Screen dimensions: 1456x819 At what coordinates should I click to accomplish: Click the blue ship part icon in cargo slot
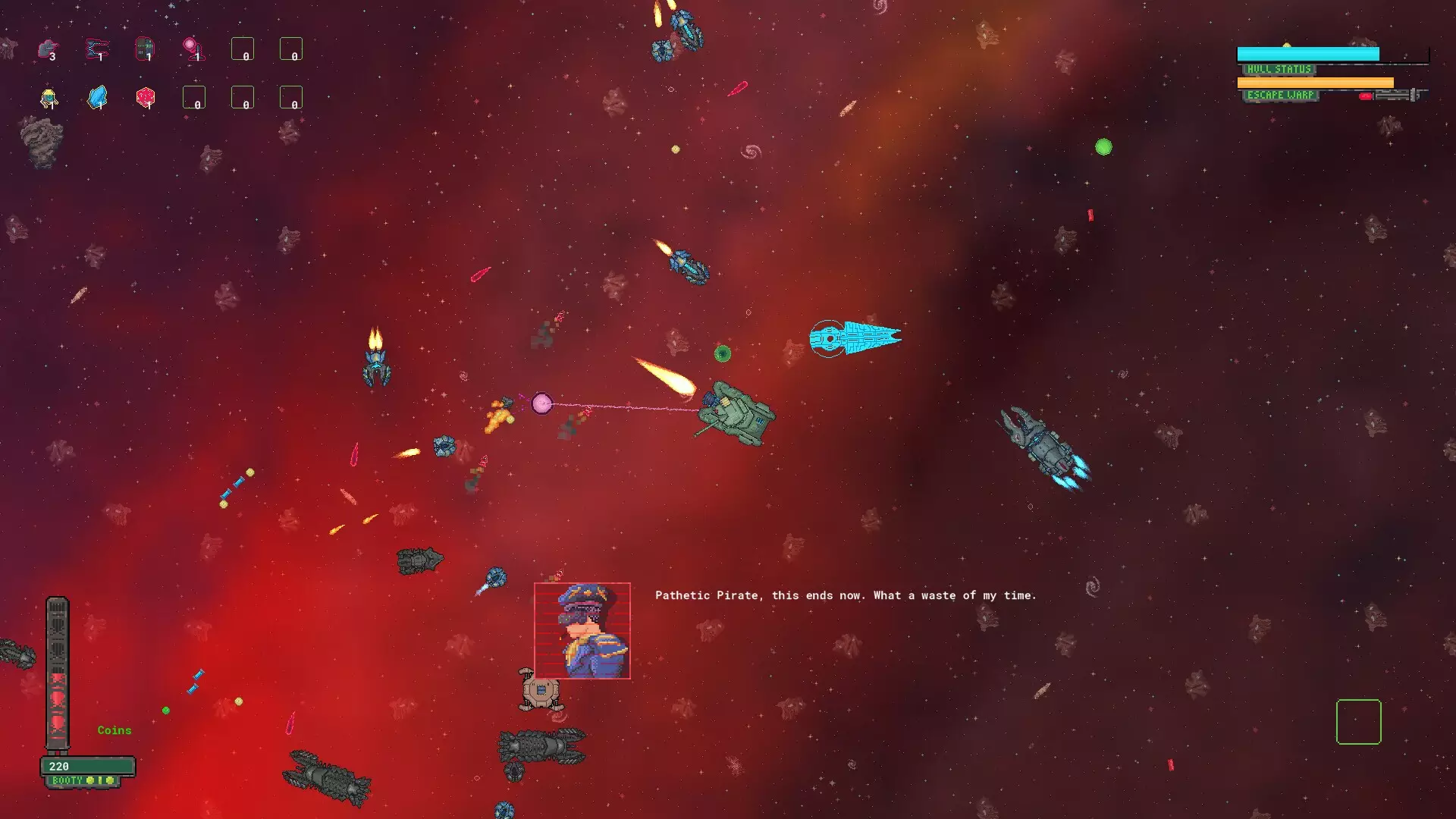pyautogui.click(x=97, y=48)
